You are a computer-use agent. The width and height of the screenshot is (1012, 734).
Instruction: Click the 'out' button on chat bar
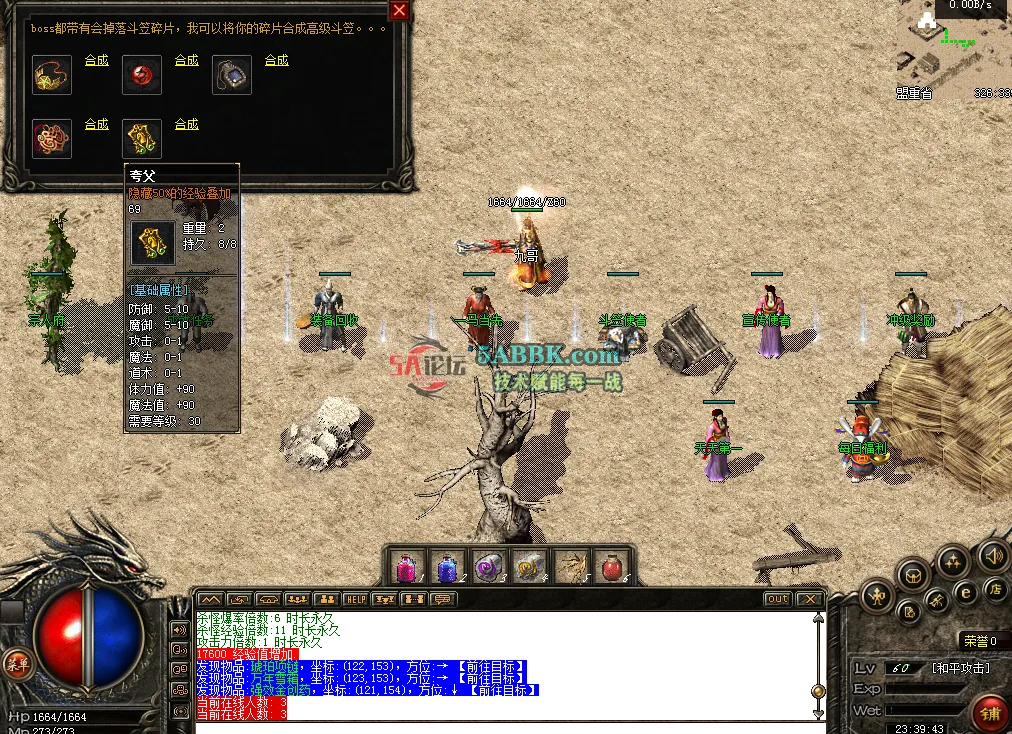(777, 599)
